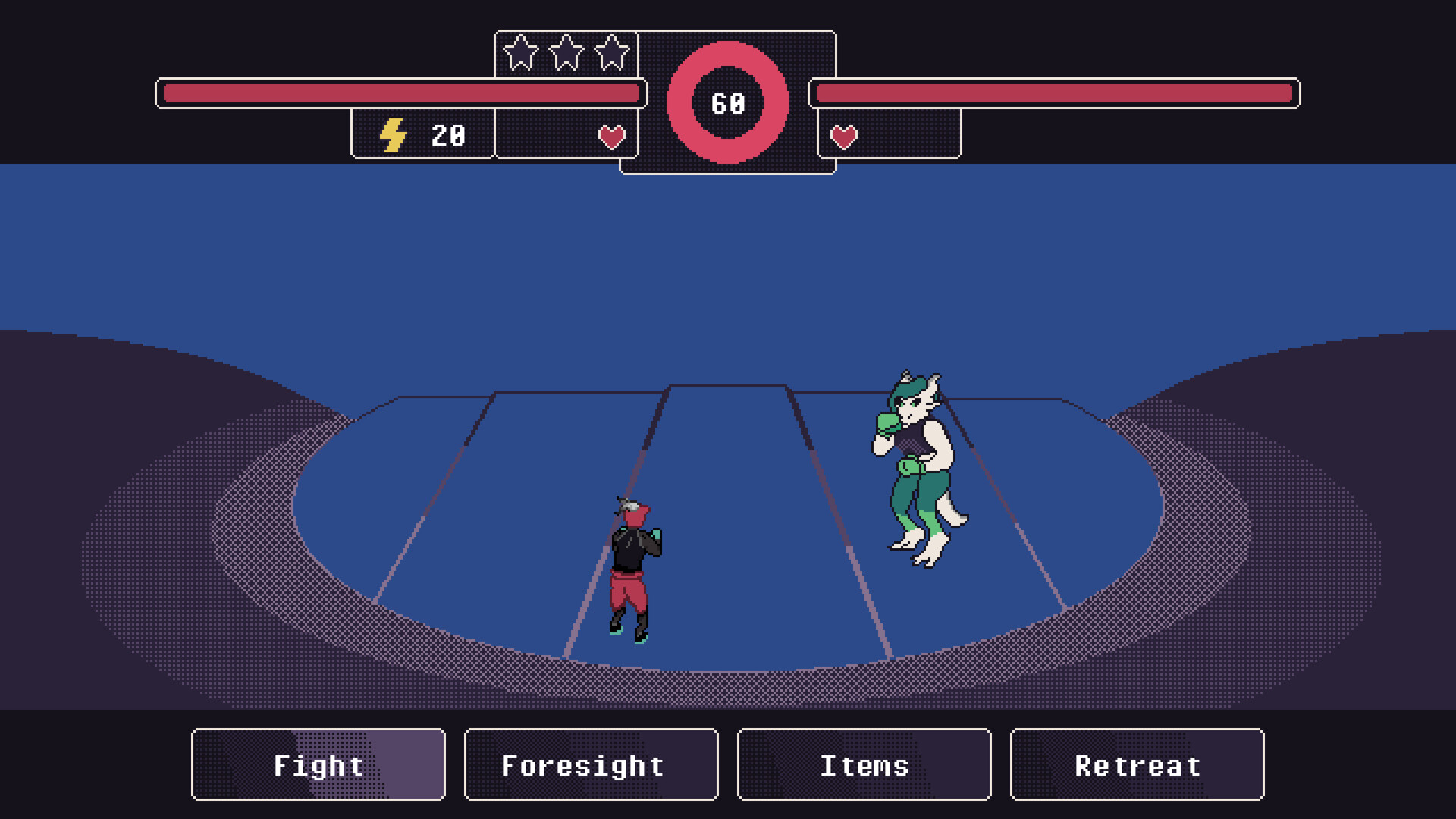This screenshot has width=1456, height=819.
Task: Click the first star at the top
Action: (519, 52)
